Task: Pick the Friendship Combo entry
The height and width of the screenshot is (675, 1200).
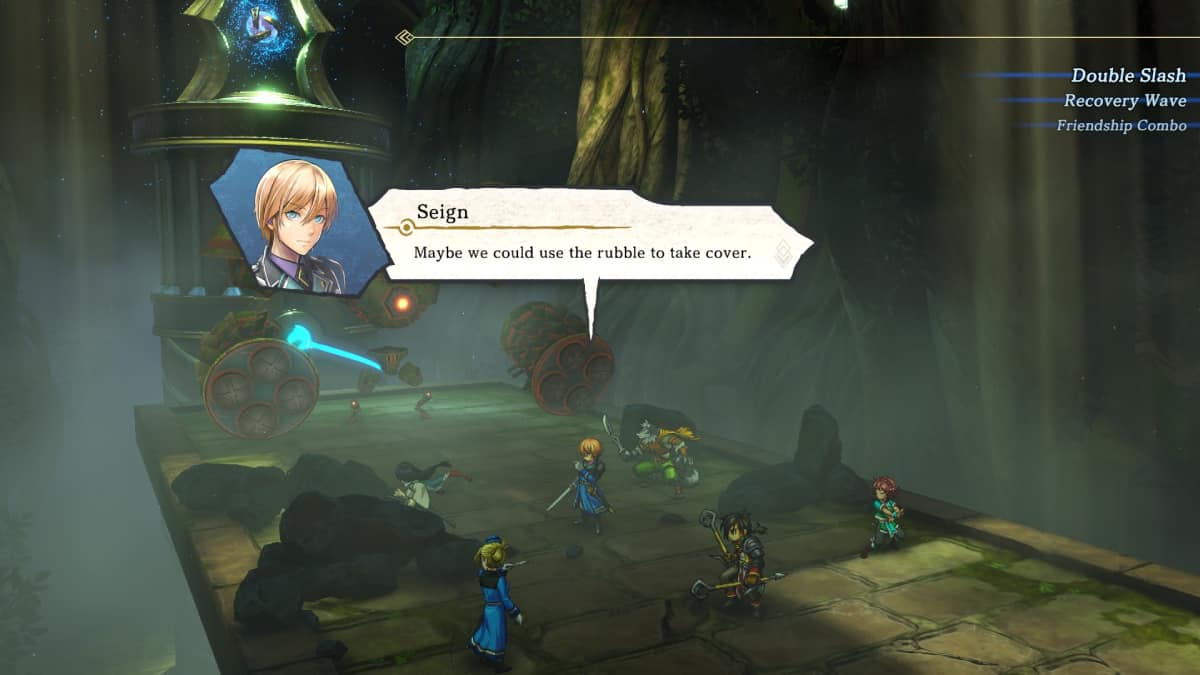Action: pos(1121,126)
